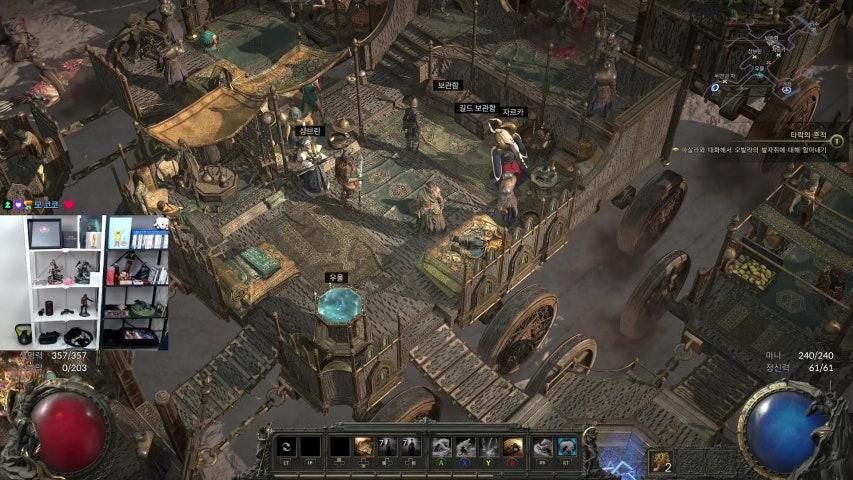The height and width of the screenshot is (480, 853).
Task: Select the weapon swap arrows slot
Action: 287,447
